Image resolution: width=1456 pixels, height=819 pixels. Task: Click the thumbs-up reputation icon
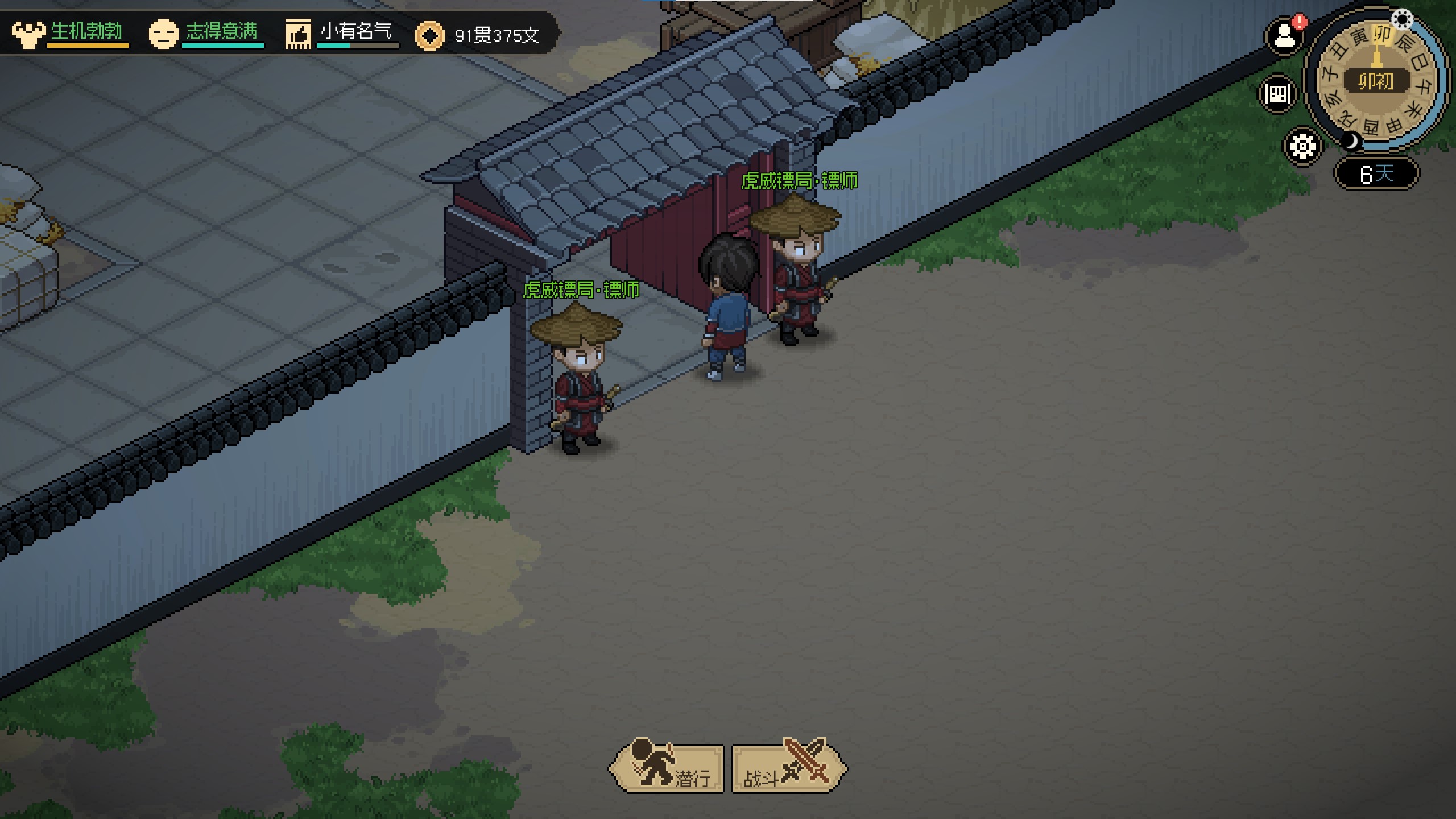pos(299,35)
